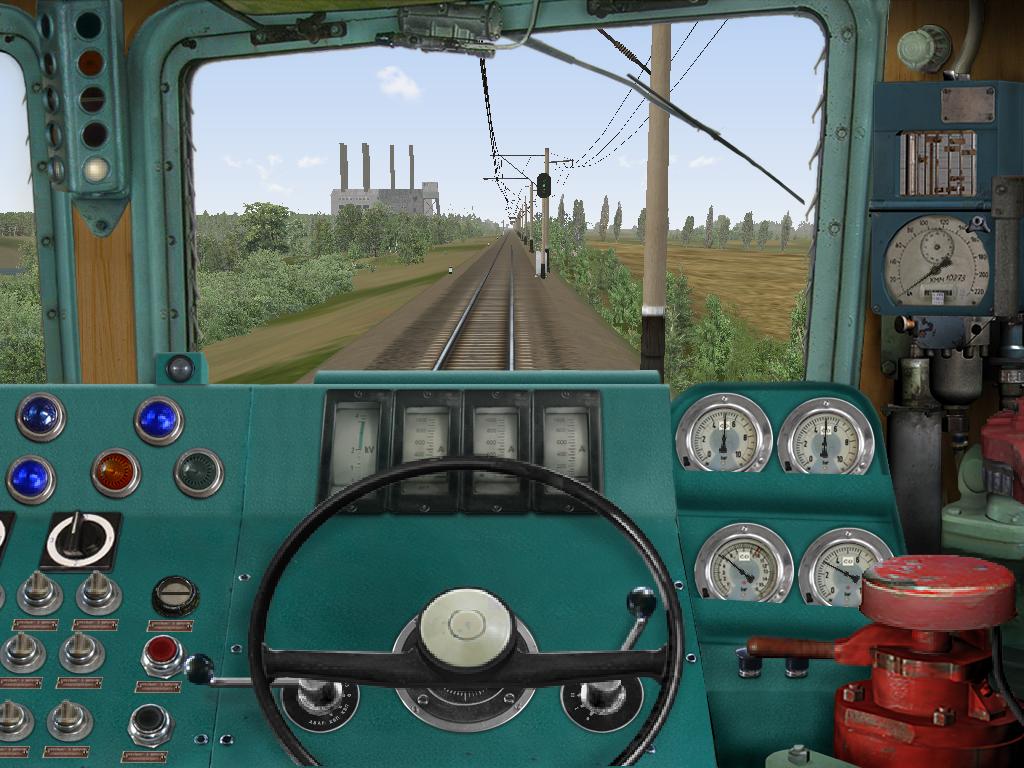Push the black round button below the red one
Image resolution: width=1024 pixels, height=768 pixels.
click(150, 722)
